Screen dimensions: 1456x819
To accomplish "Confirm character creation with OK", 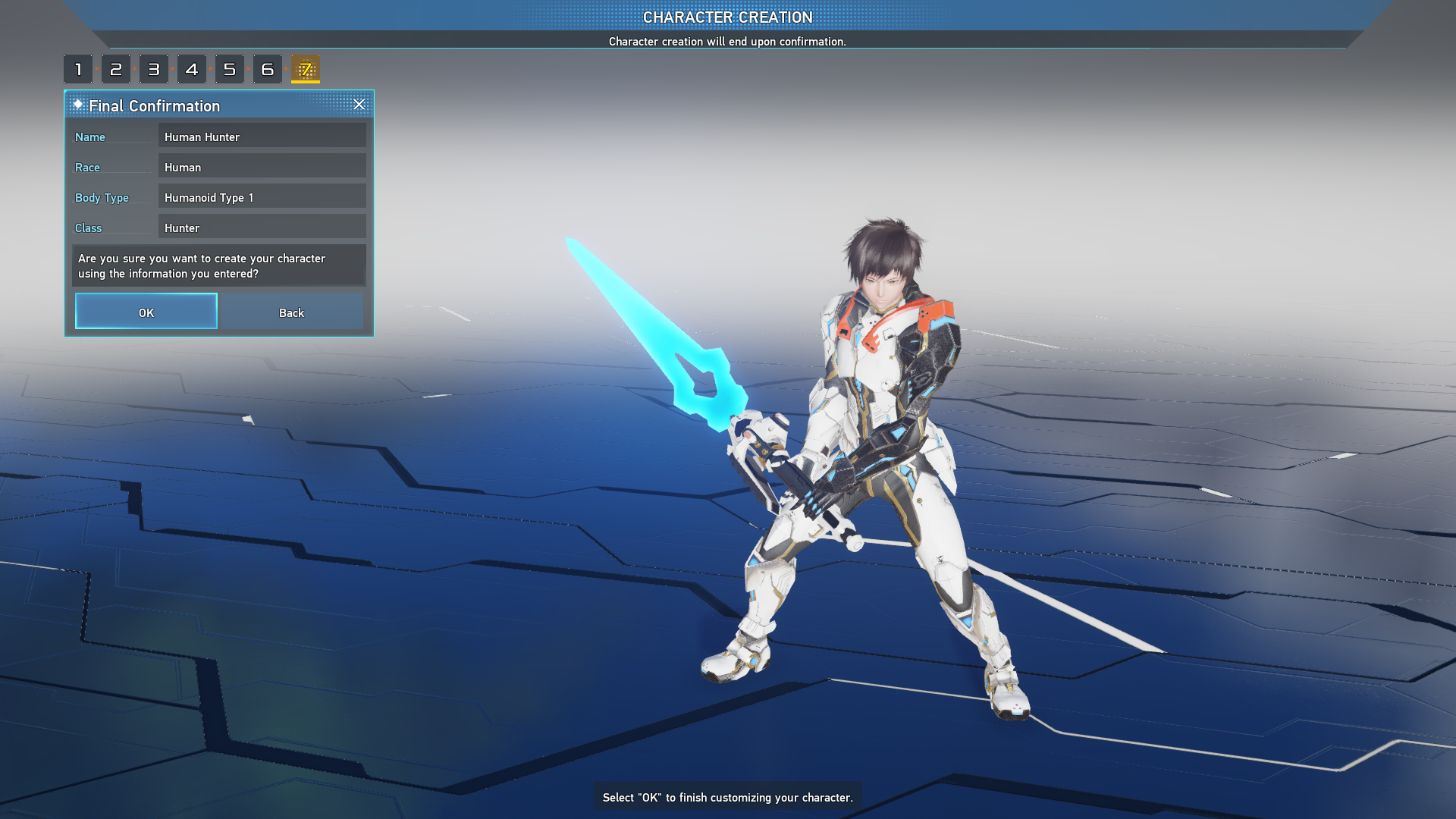I will pos(146,312).
